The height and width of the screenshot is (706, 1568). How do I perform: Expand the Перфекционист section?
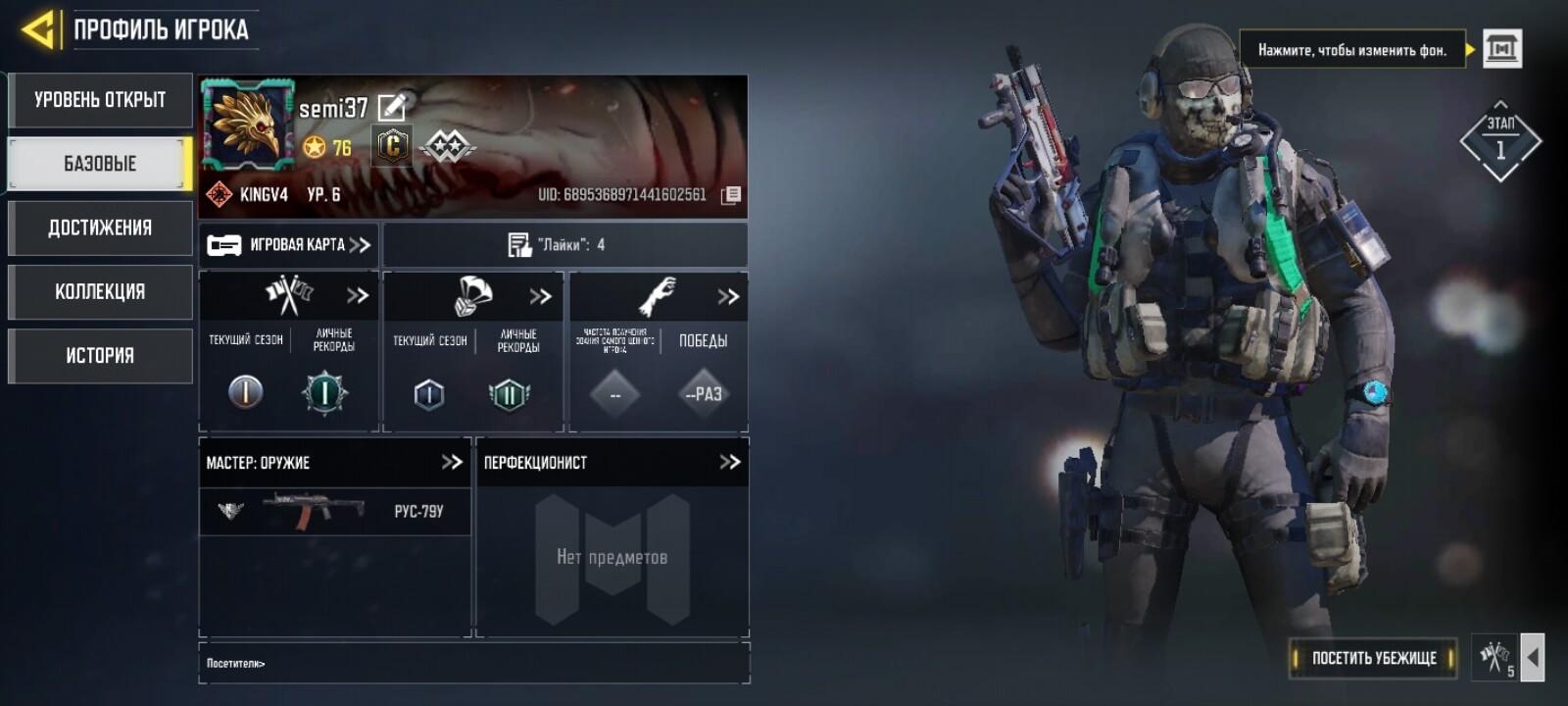pyautogui.click(x=729, y=462)
